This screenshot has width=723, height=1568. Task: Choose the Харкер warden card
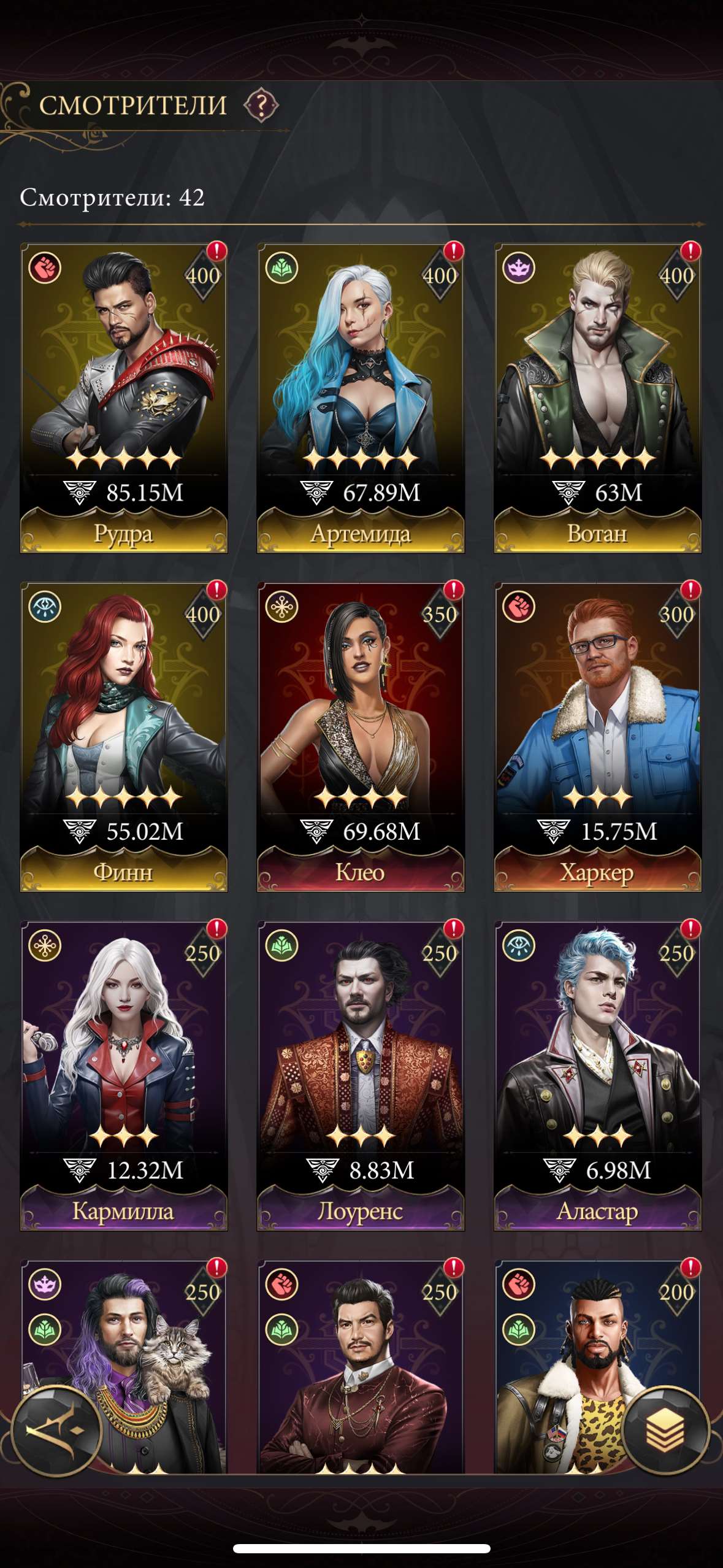click(597, 736)
